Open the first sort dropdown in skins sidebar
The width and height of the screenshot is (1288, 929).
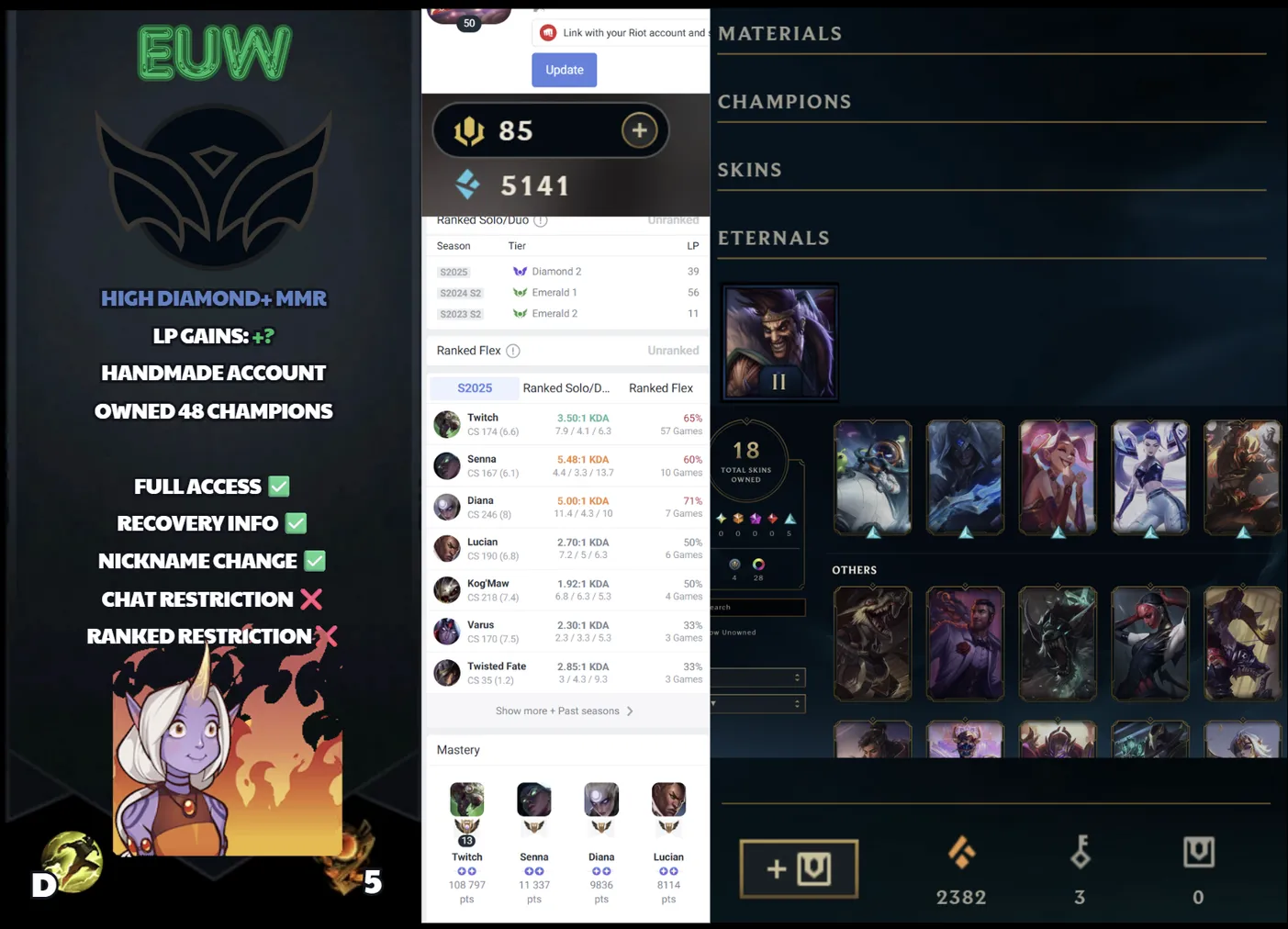coord(757,677)
